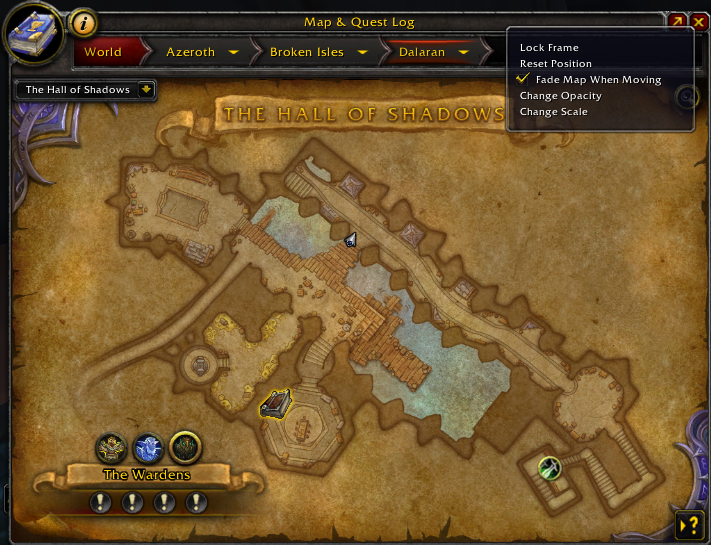
Task: Open the help tutorial question mark button
Action: (689, 524)
